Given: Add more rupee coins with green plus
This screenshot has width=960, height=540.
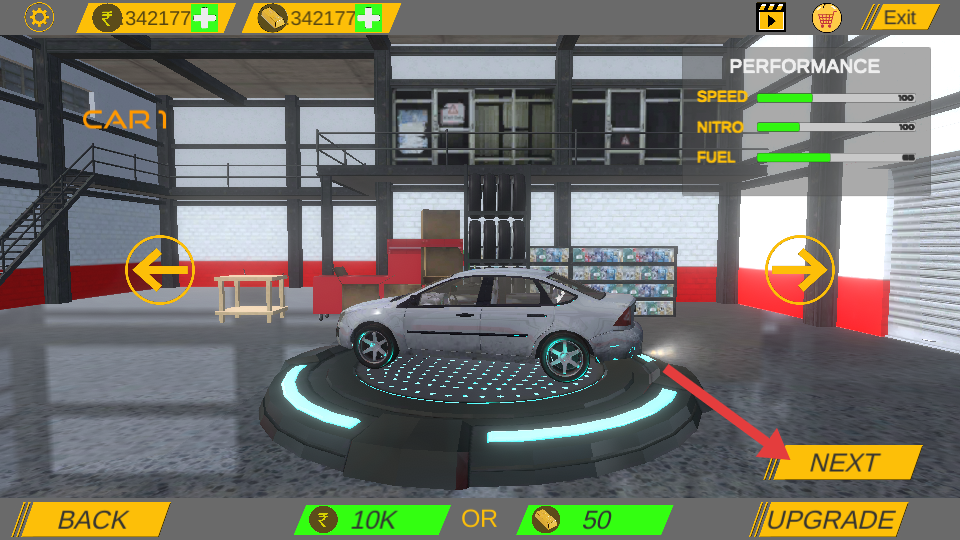Looking at the screenshot, I should 204,18.
